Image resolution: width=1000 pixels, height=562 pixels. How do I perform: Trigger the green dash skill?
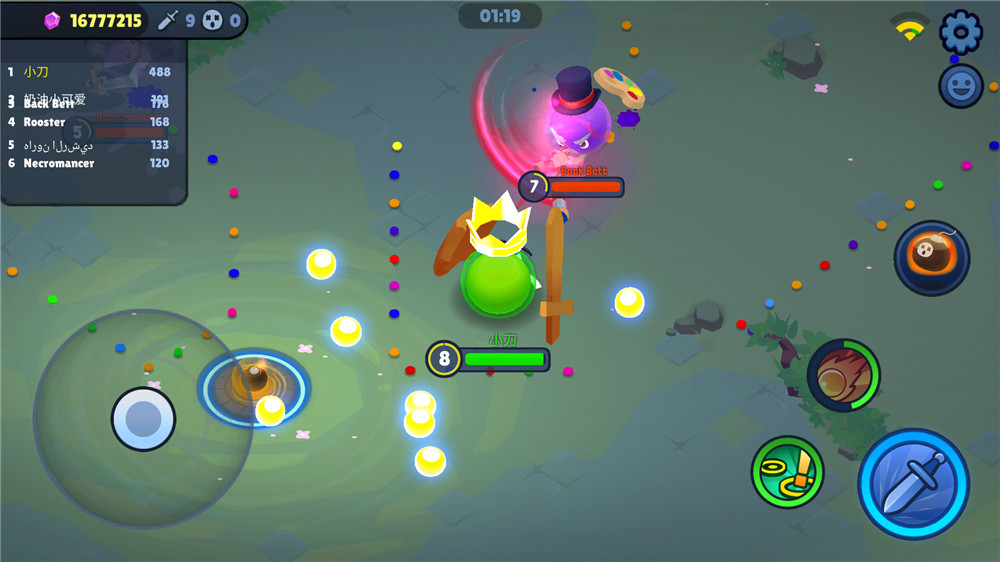787,471
